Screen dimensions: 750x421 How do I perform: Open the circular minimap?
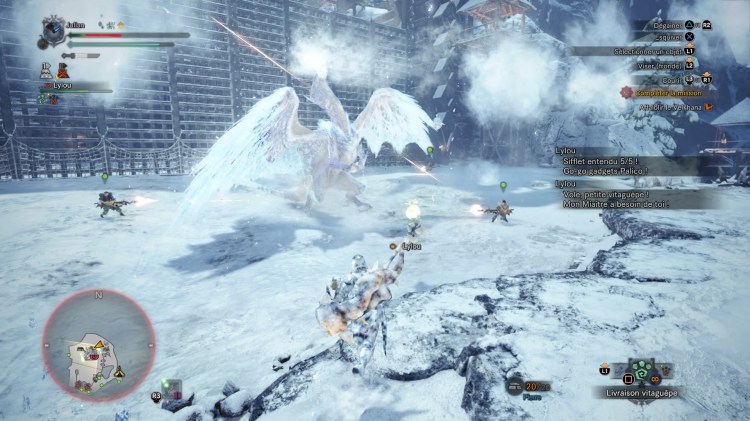(97, 343)
